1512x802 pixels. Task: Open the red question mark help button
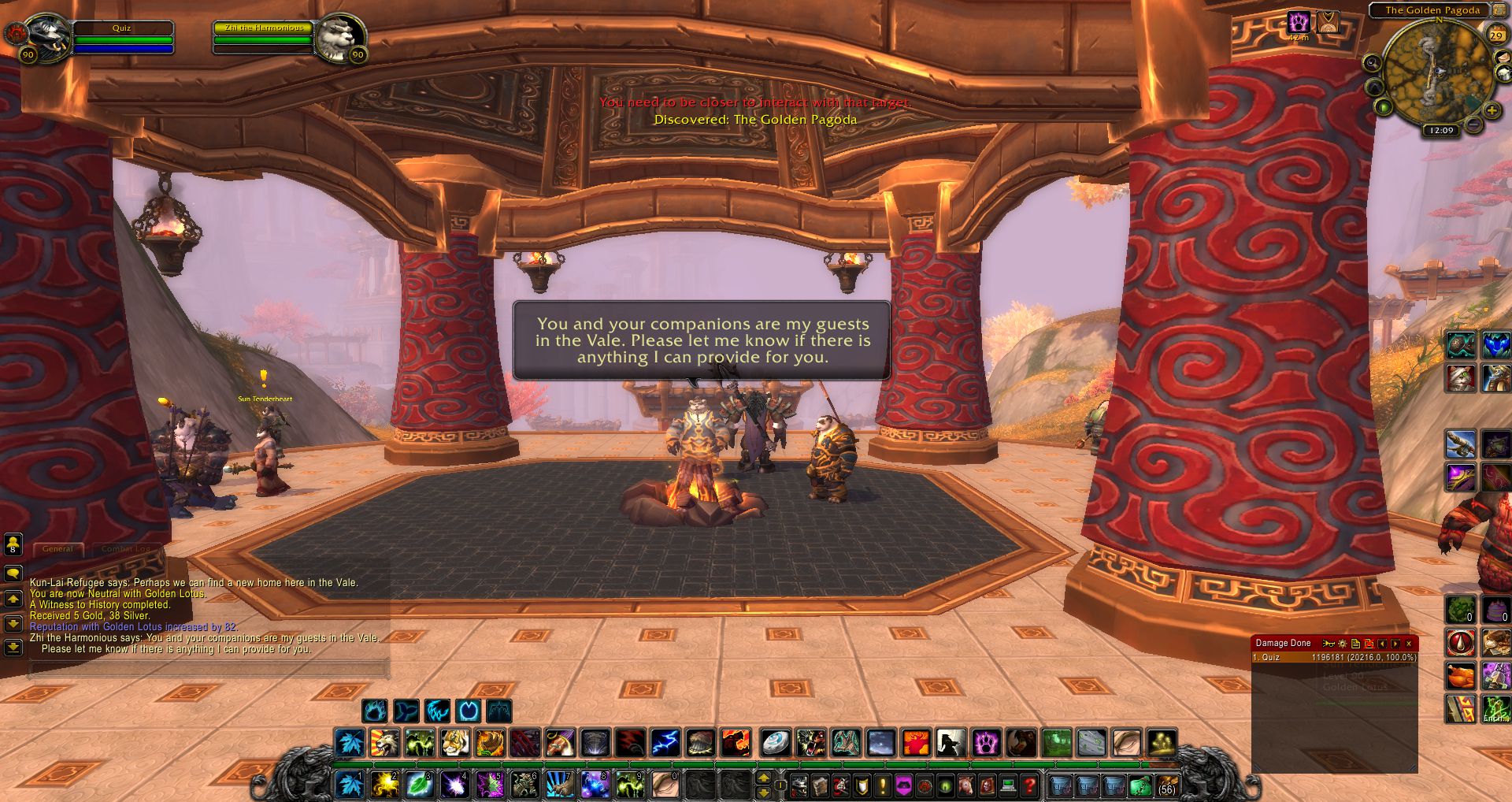coord(1028,785)
